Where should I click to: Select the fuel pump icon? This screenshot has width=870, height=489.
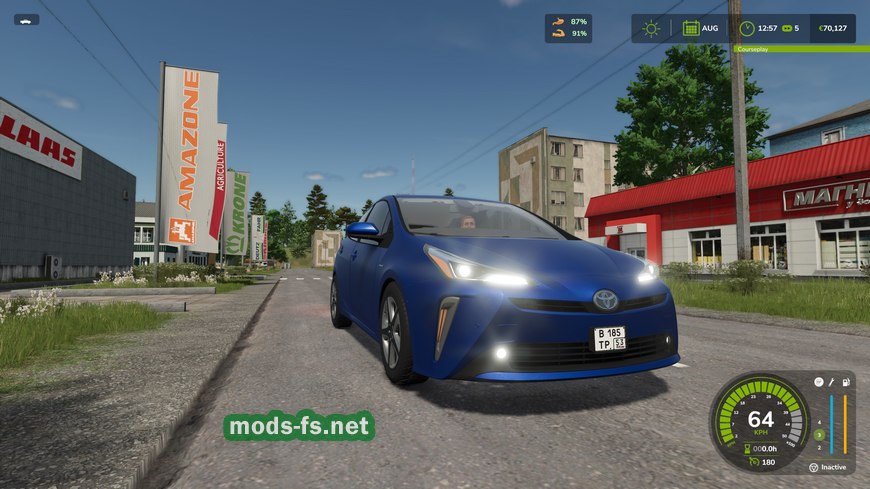[846, 382]
